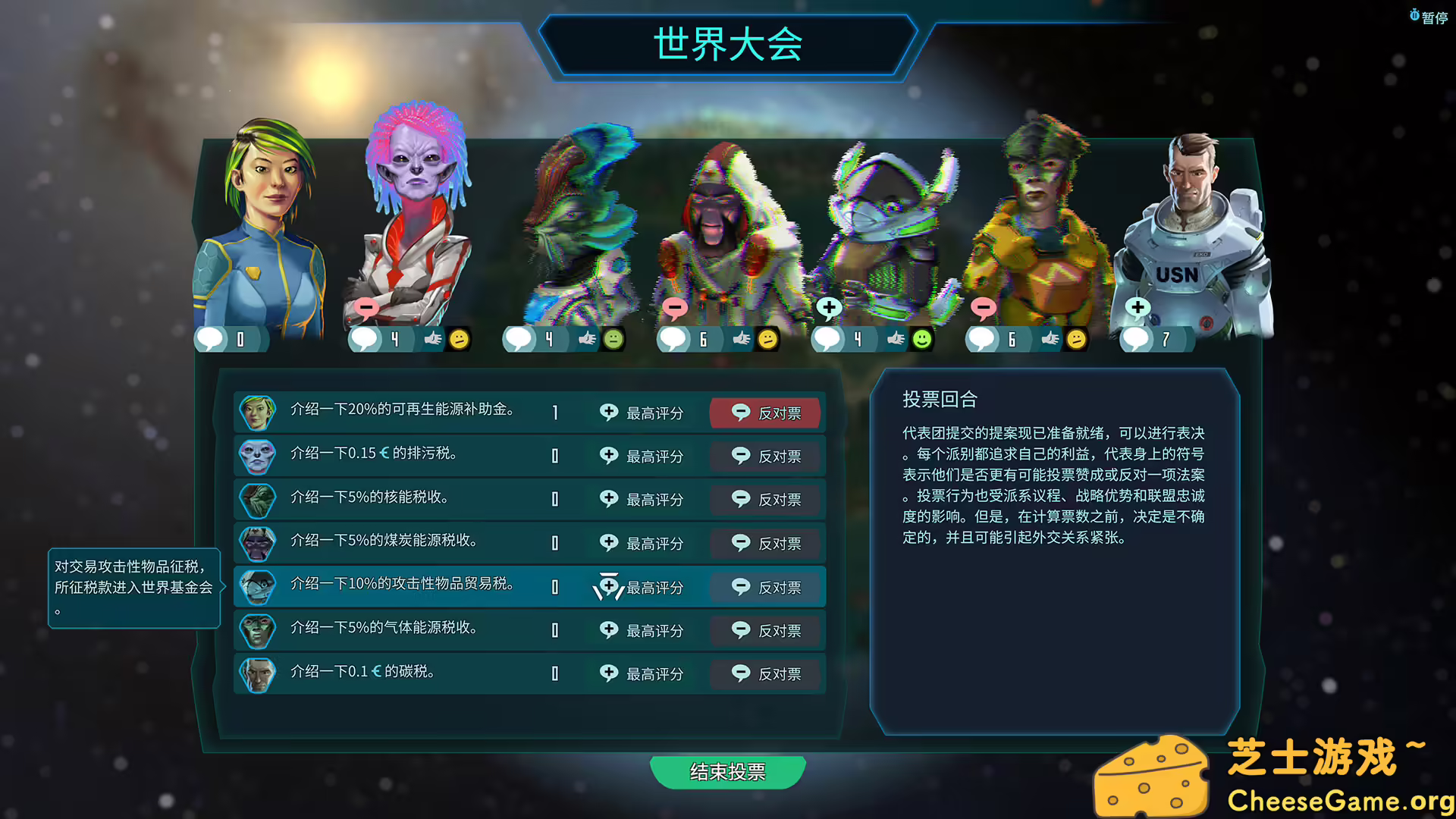
Task: Click the plus stance badge on the USN astronaut
Action: click(x=1137, y=307)
